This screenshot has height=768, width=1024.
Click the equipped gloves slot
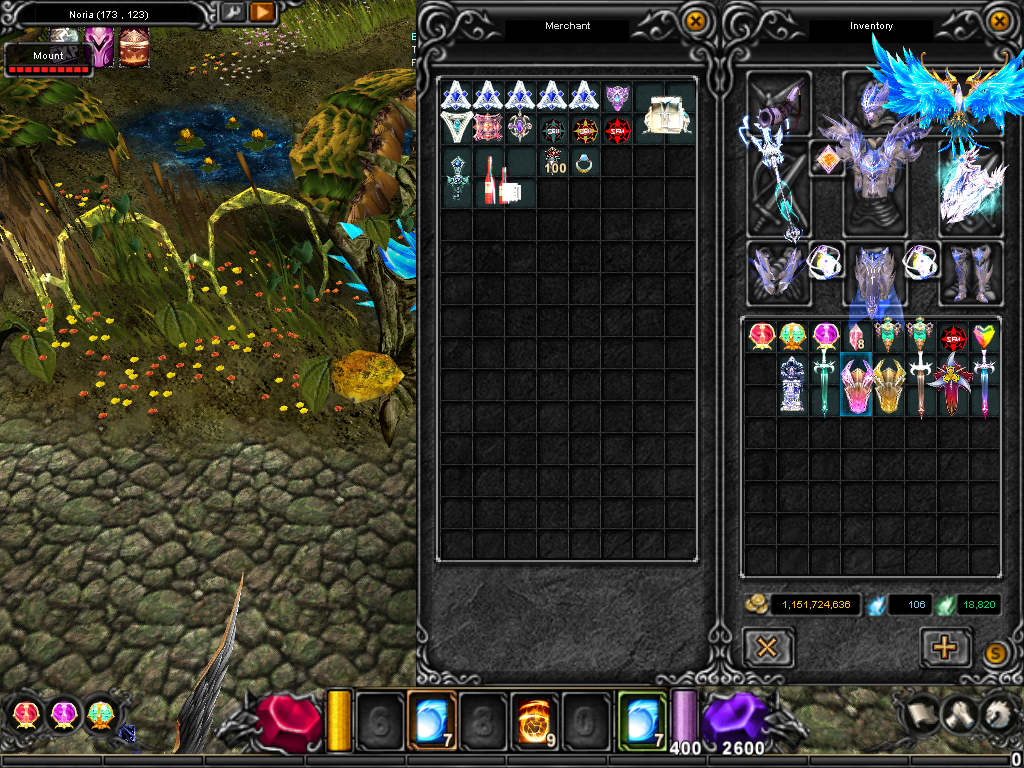pyautogui.click(x=776, y=272)
